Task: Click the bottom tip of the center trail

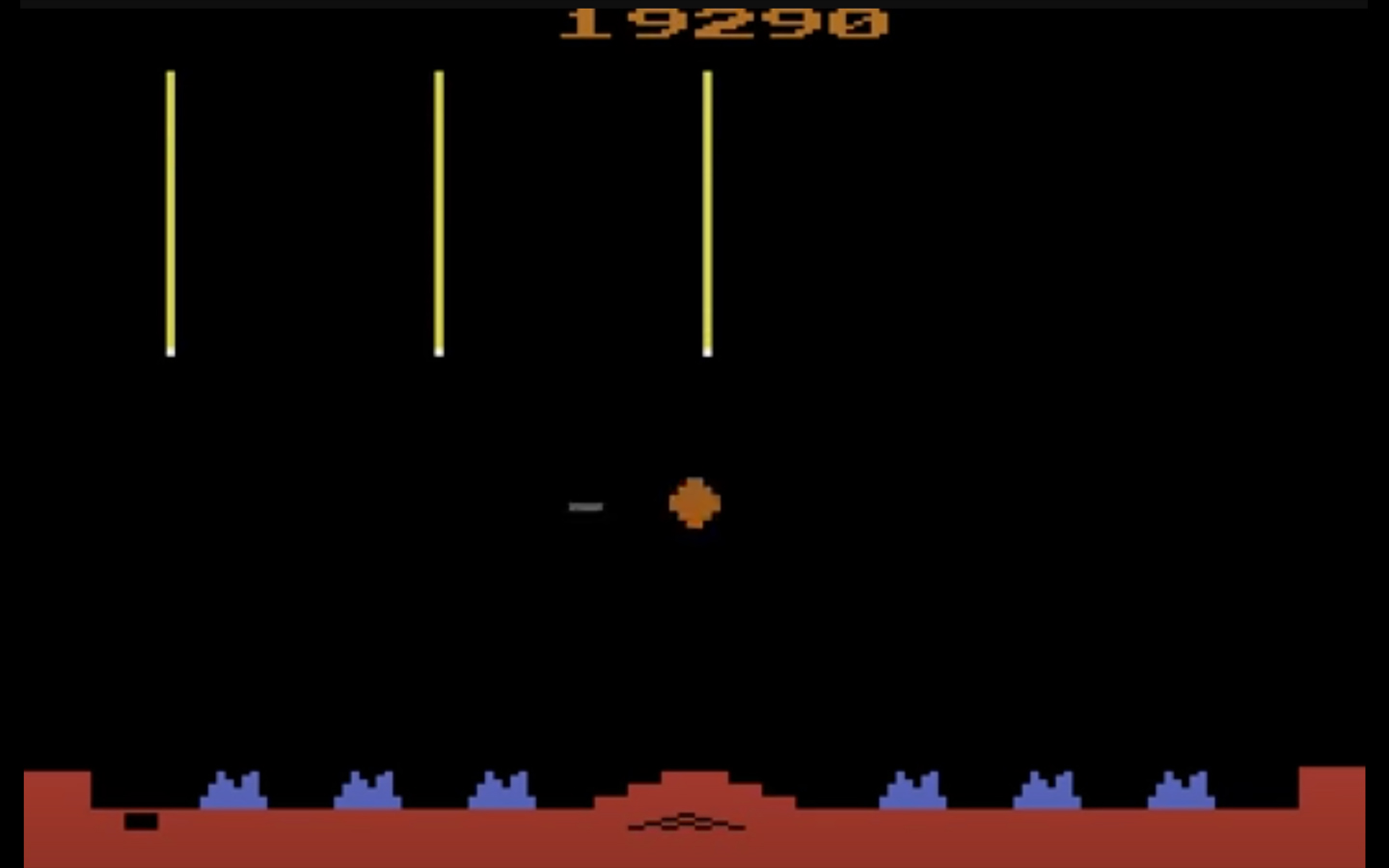Action: pyautogui.click(x=441, y=353)
